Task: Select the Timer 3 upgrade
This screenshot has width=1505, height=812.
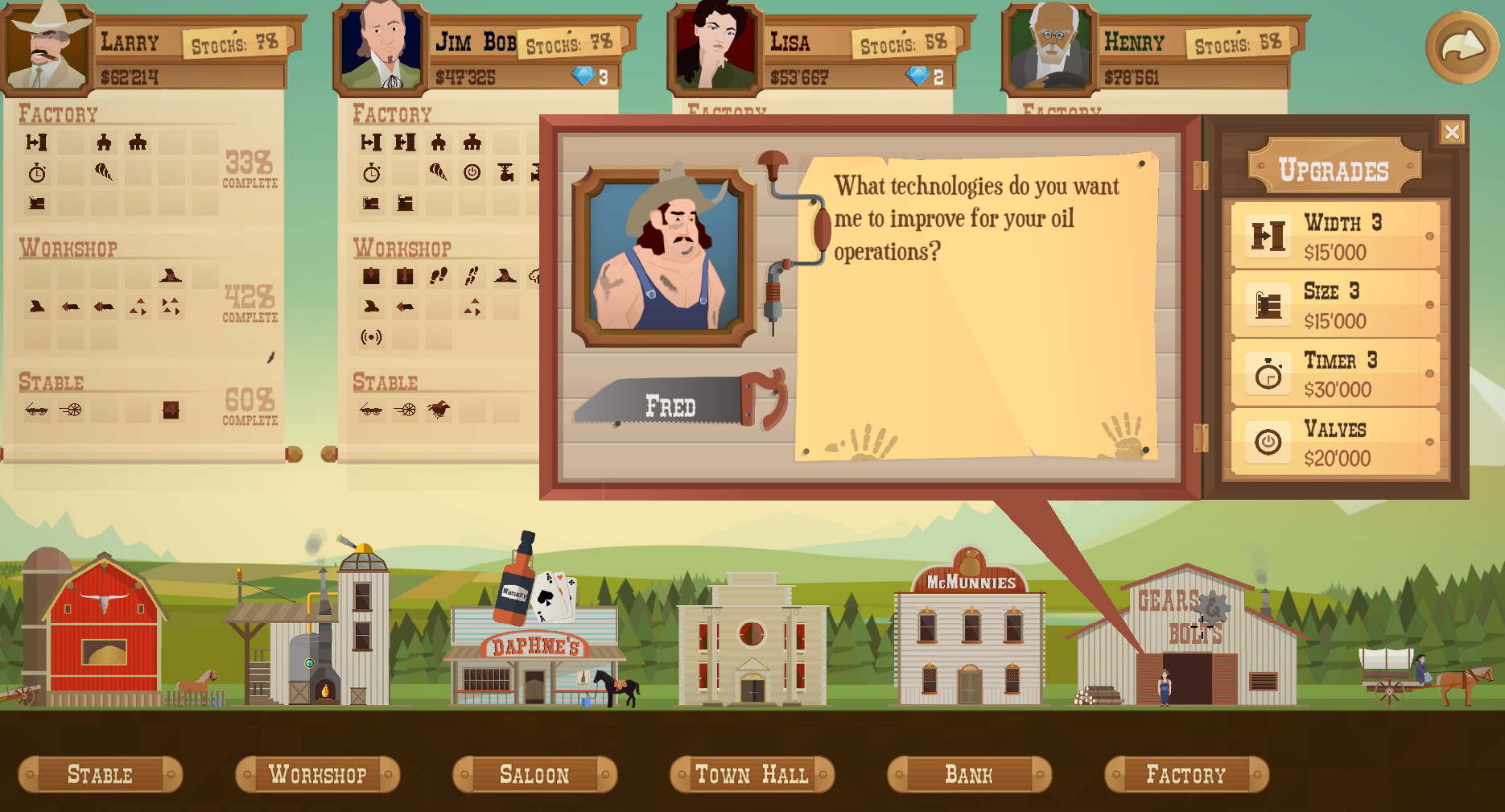Action: point(1336,374)
